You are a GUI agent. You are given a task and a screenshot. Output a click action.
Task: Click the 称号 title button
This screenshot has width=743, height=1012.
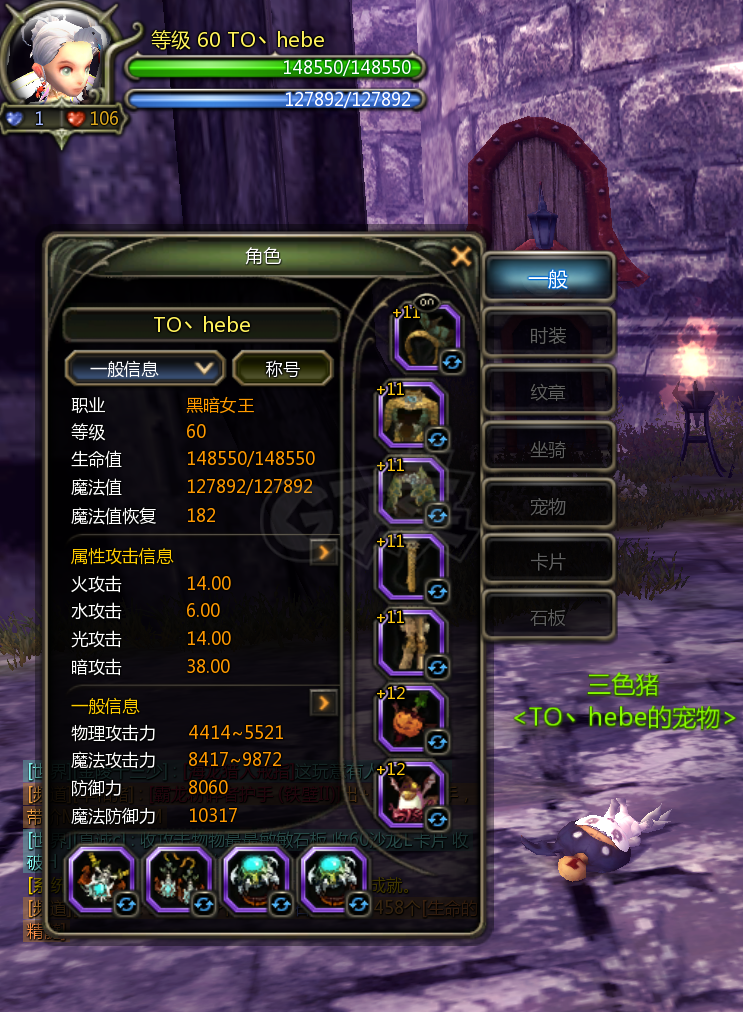(282, 368)
